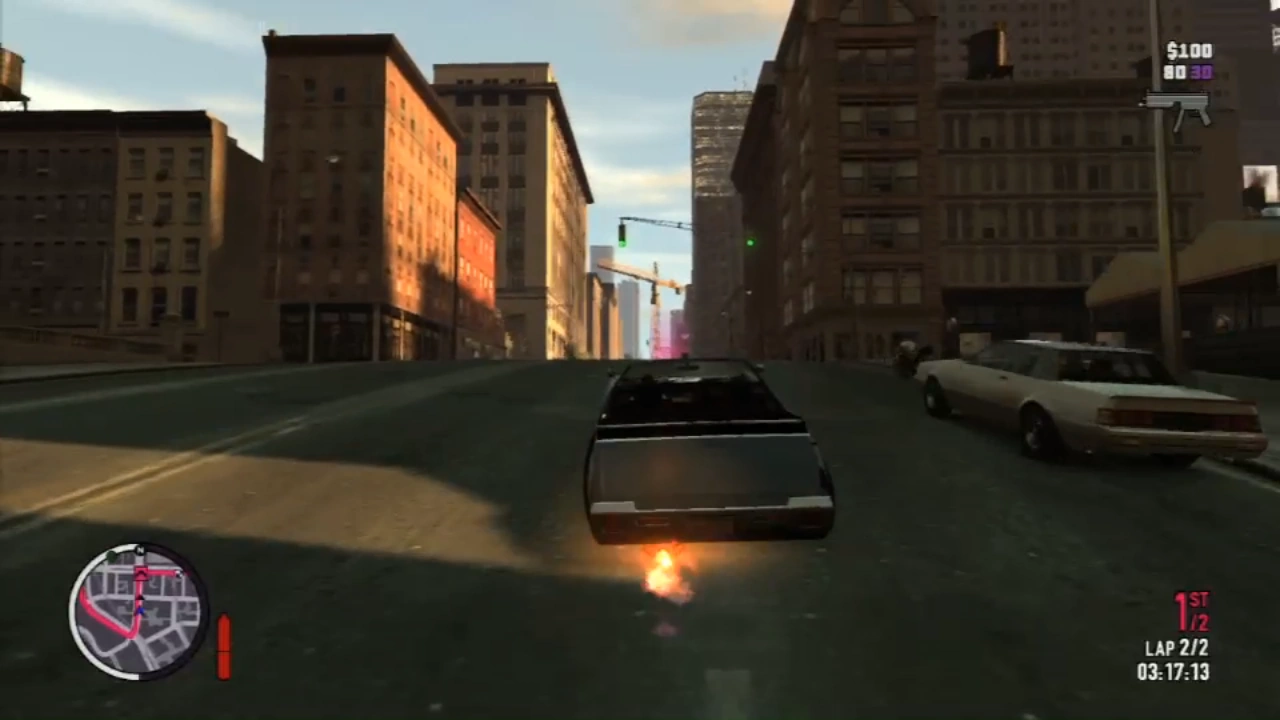Click the red checkpoint square on the radar
This screenshot has height=720, width=1280.
(x=141, y=572)
